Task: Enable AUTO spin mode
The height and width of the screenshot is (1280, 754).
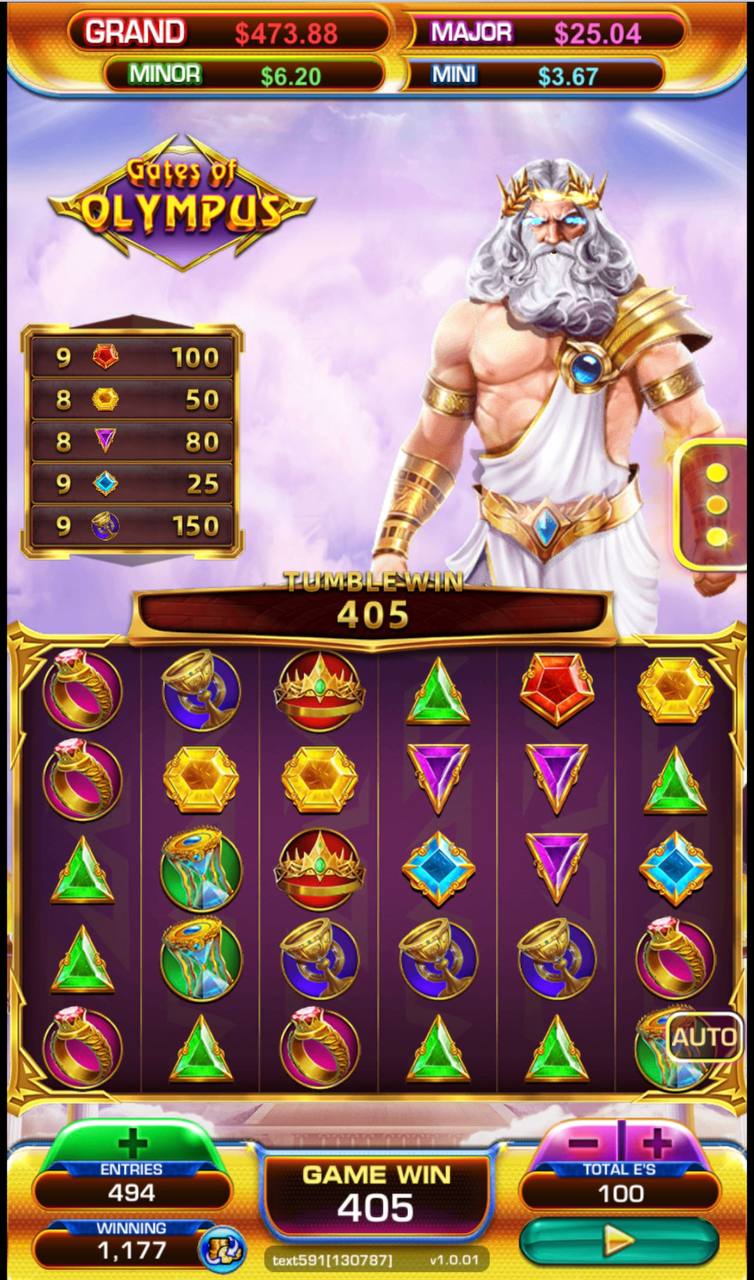Action: tap(706, 1039)
